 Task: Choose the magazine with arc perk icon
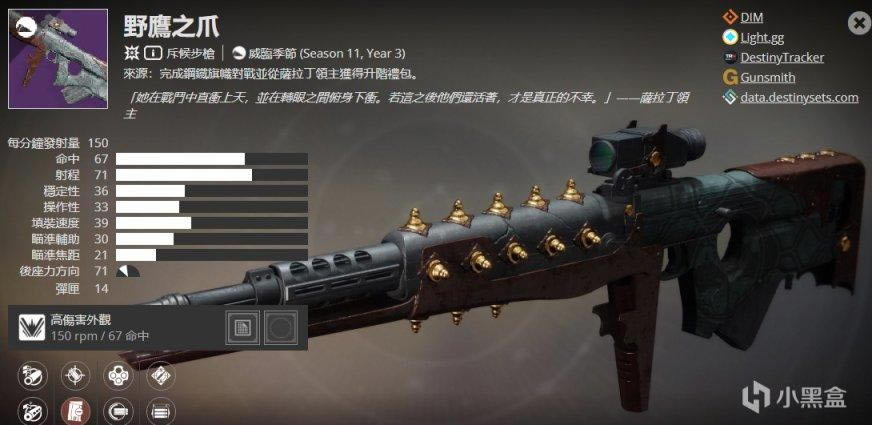[118, 409]
